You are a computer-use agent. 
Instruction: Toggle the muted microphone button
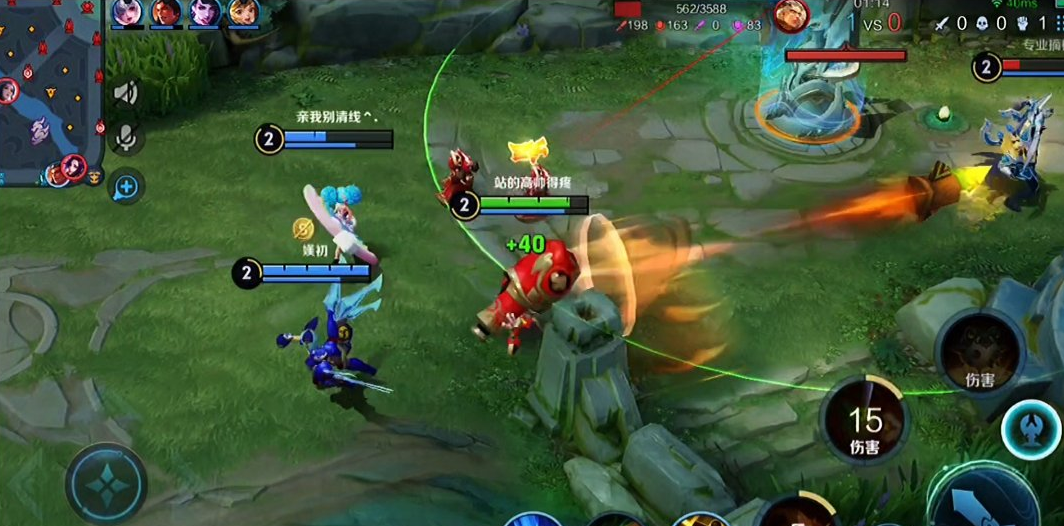point(127,138)
